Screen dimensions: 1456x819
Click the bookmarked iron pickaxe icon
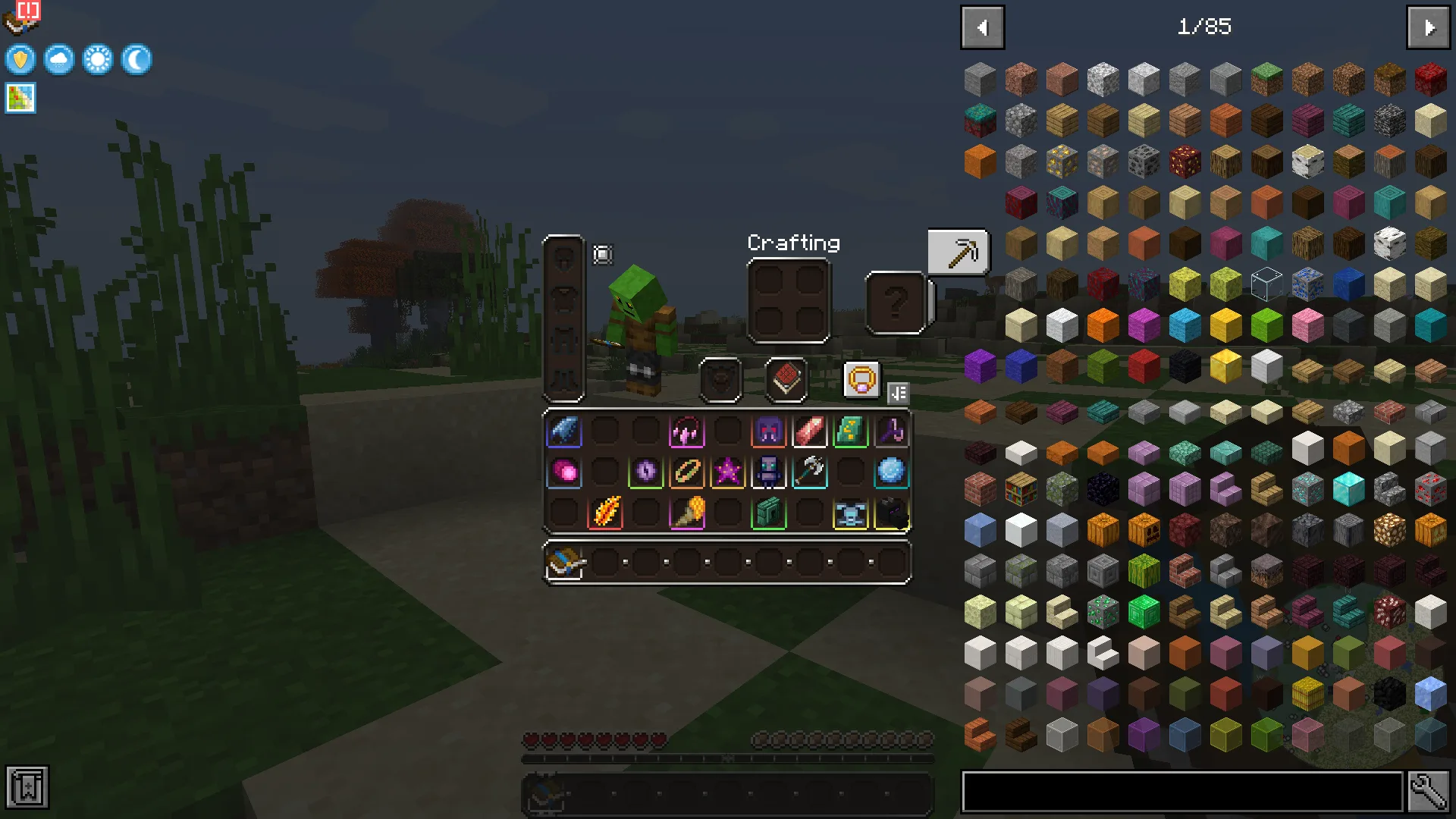pyautogui.click(x=959, y=251)
